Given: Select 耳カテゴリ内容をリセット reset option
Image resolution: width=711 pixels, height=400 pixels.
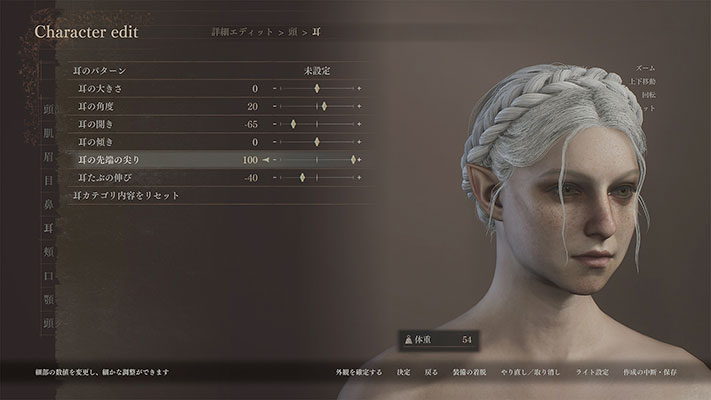Looking at the screenshot, I should 127,195.
